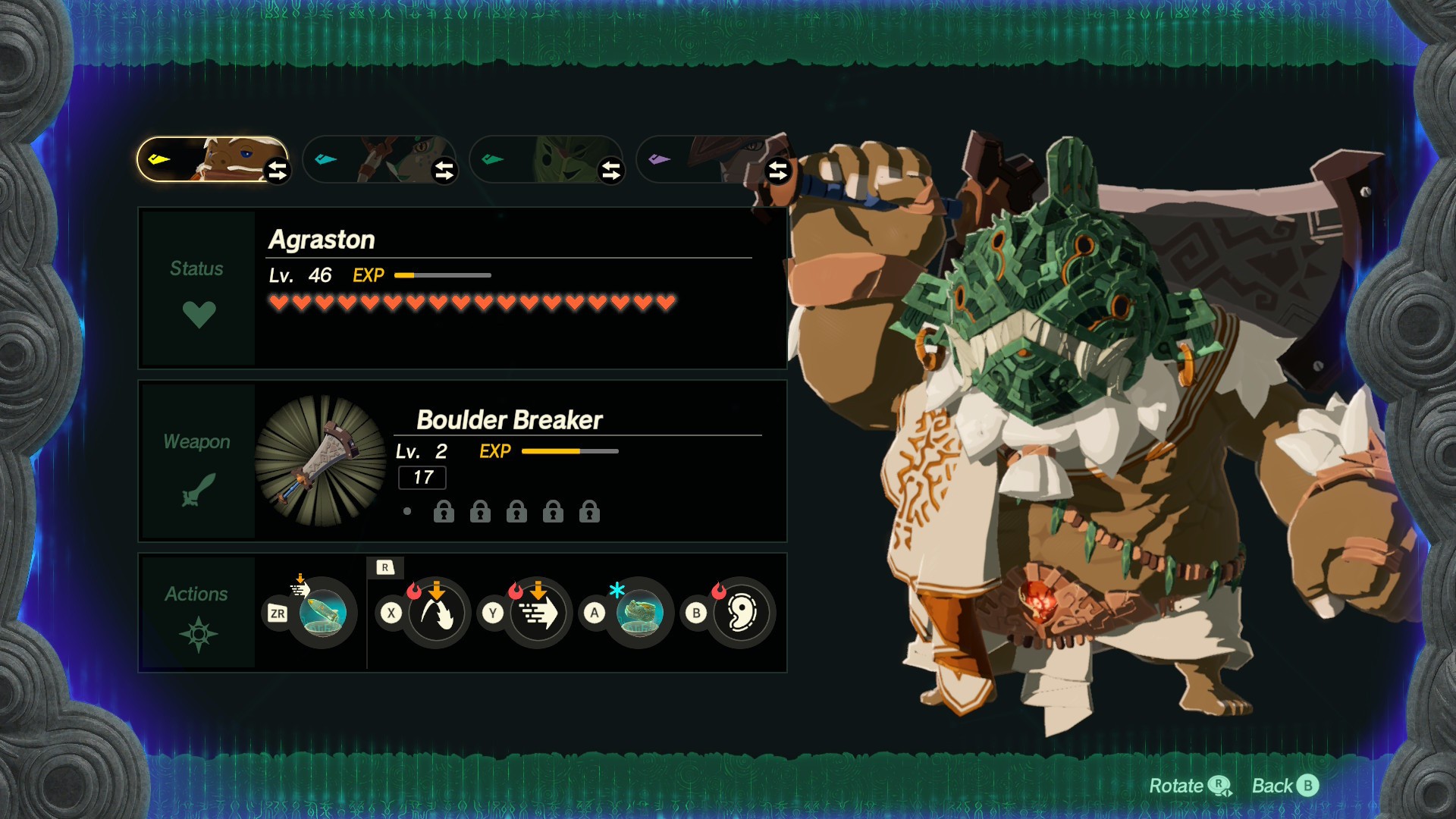Viewport: 1456px width, 819px height.
Task: Select the Y button dash attack action
Action: coord(538,613)
